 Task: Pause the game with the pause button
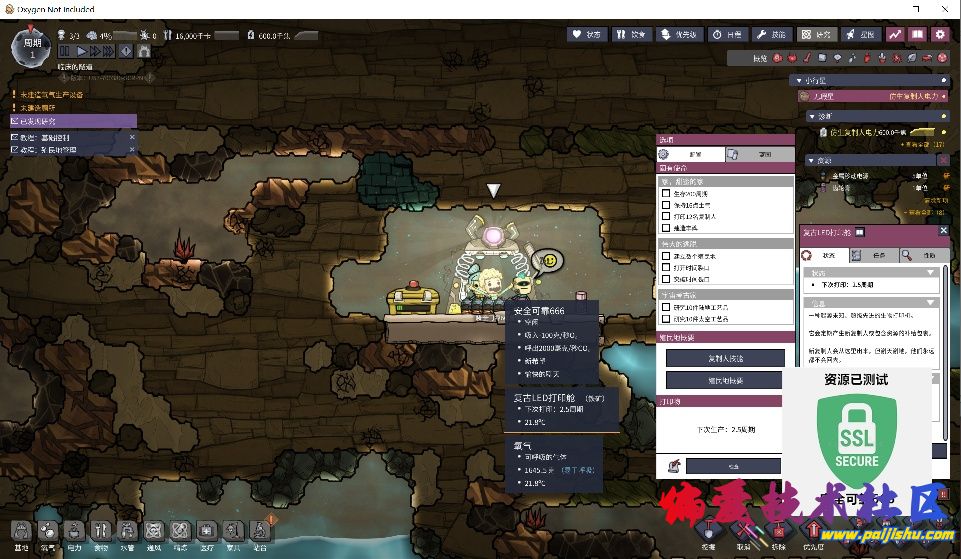[65, 50]
